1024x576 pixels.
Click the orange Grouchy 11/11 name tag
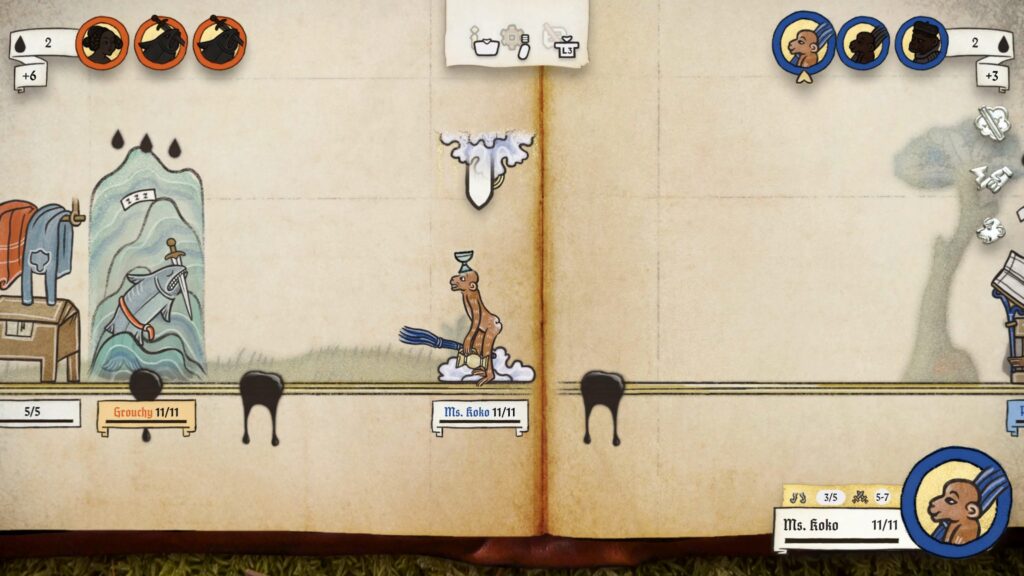pyautogui.click(x=146, y=413)
